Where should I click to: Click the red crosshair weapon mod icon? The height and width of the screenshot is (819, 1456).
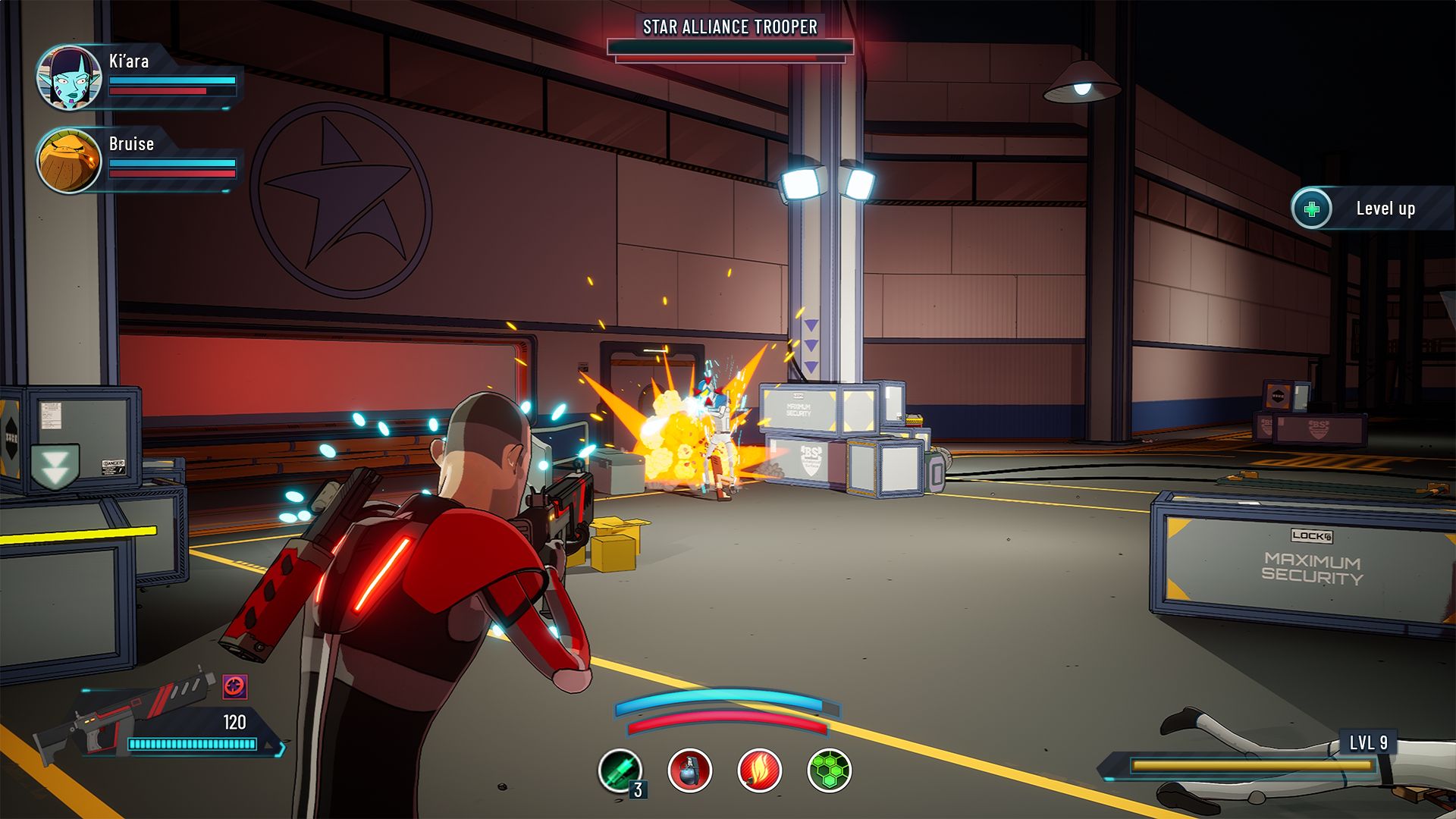pos(235,687)
